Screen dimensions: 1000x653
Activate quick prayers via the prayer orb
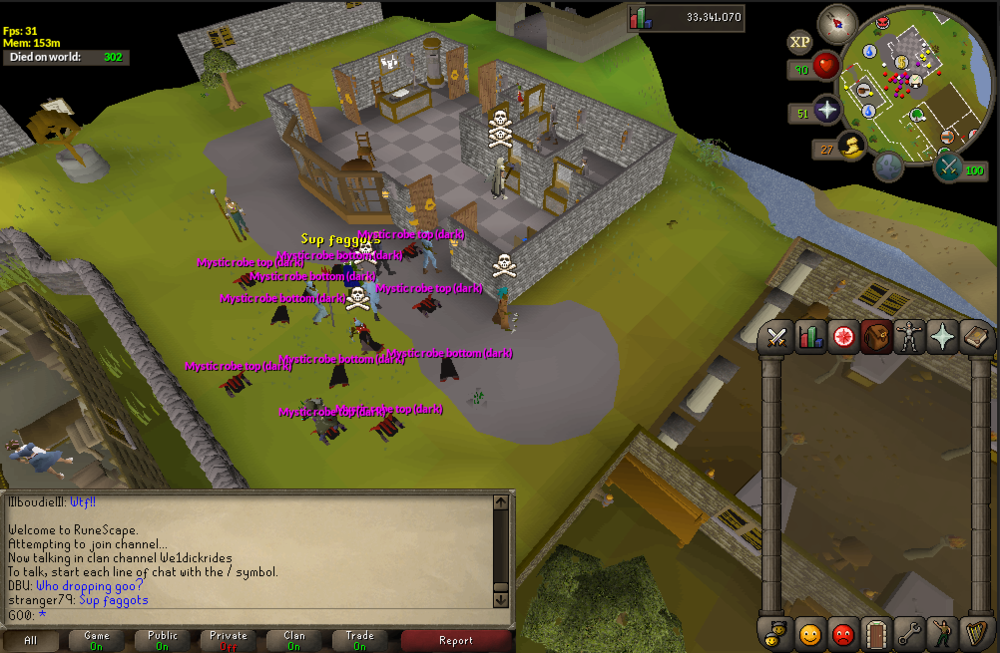click(827, 111)
